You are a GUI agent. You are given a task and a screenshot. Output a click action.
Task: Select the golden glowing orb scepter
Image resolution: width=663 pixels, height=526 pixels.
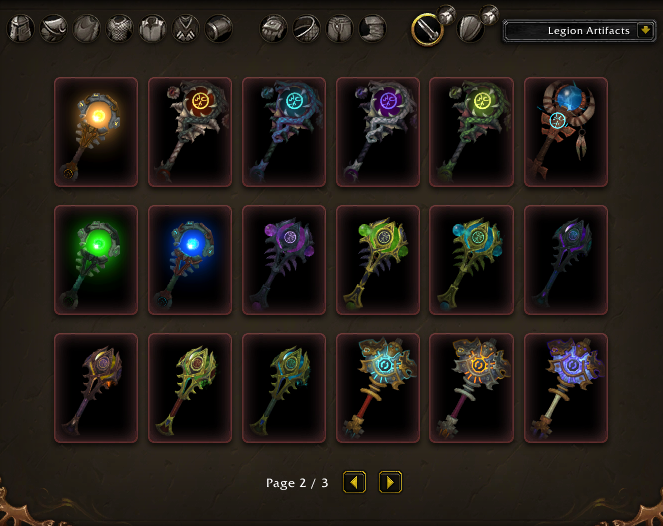coord(96,132)
